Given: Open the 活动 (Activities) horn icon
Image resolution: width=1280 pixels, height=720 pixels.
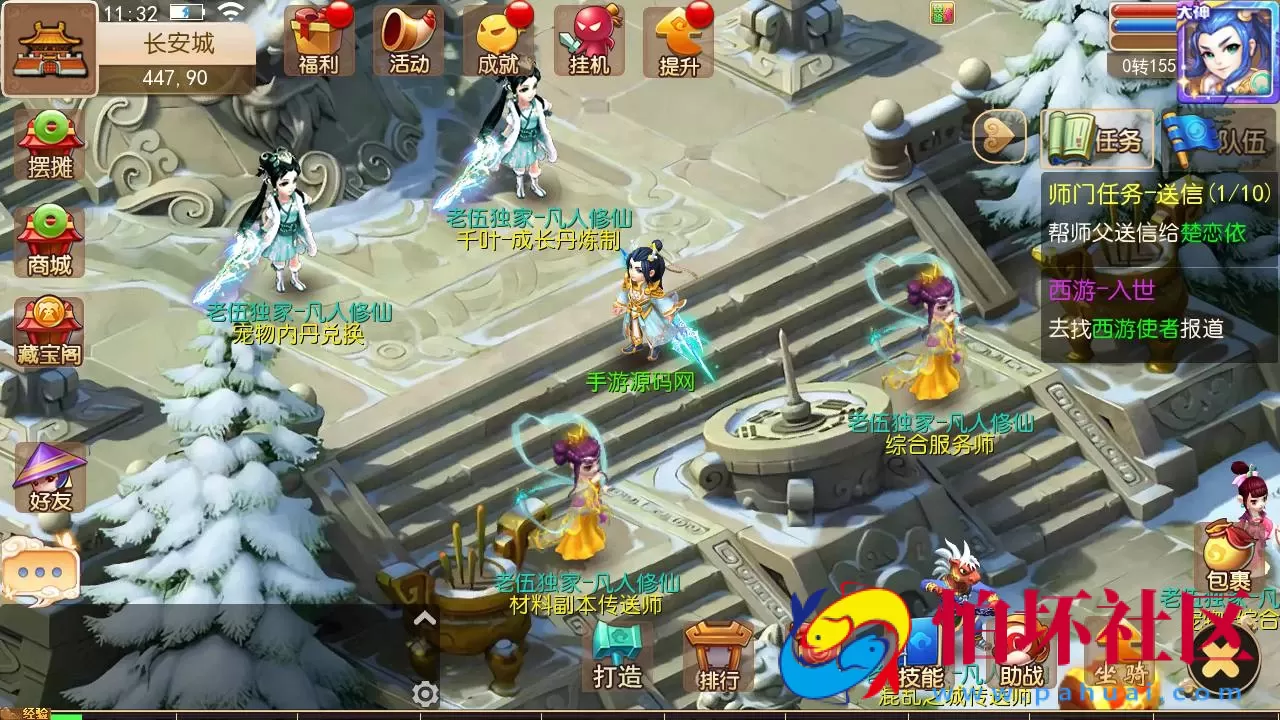Looking at the screenshot, I should click(409, 40).
